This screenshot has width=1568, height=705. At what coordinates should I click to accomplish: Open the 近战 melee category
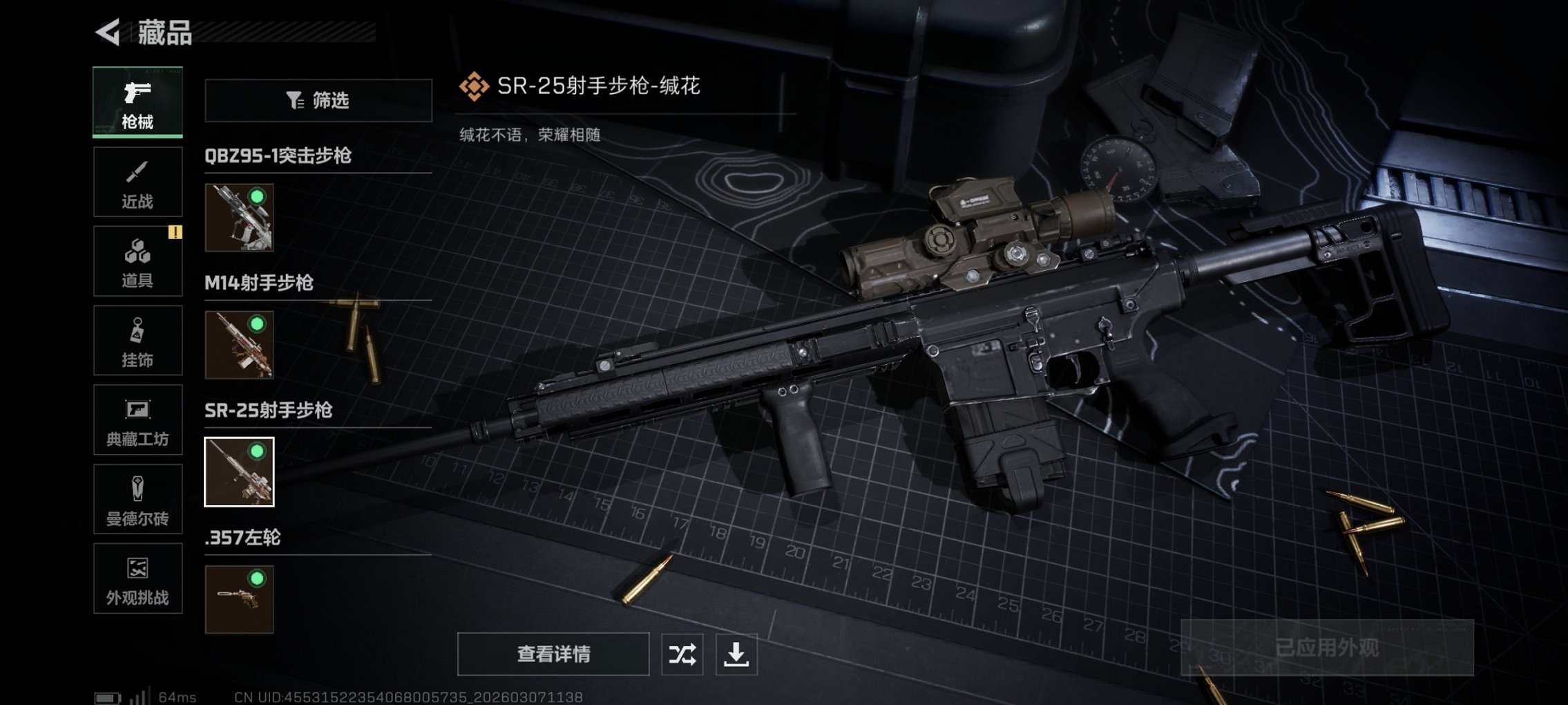click(x=137, y=182)
